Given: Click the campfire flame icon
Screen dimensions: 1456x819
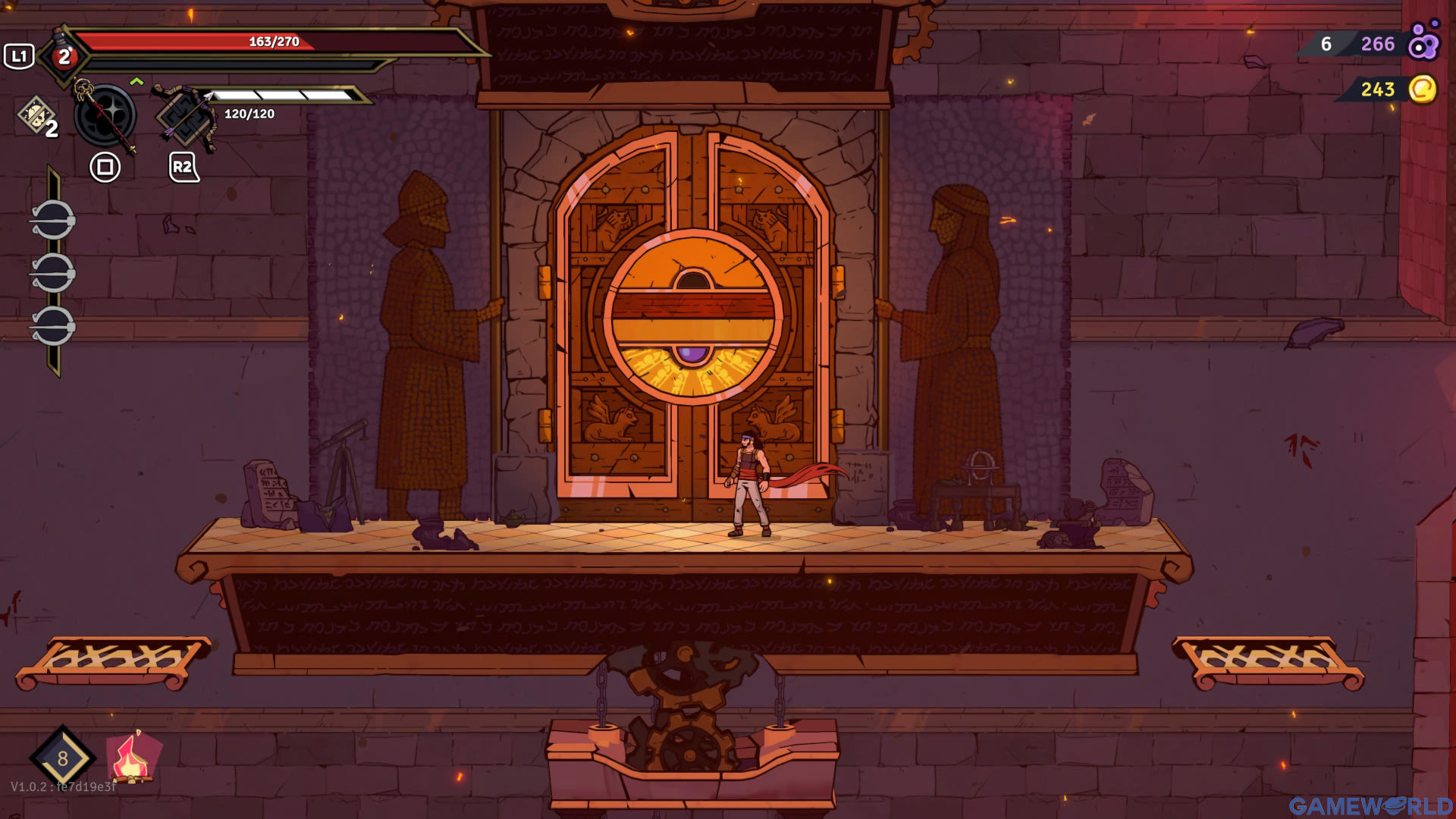Looking at the screenshot, I should tap(133, 758).
